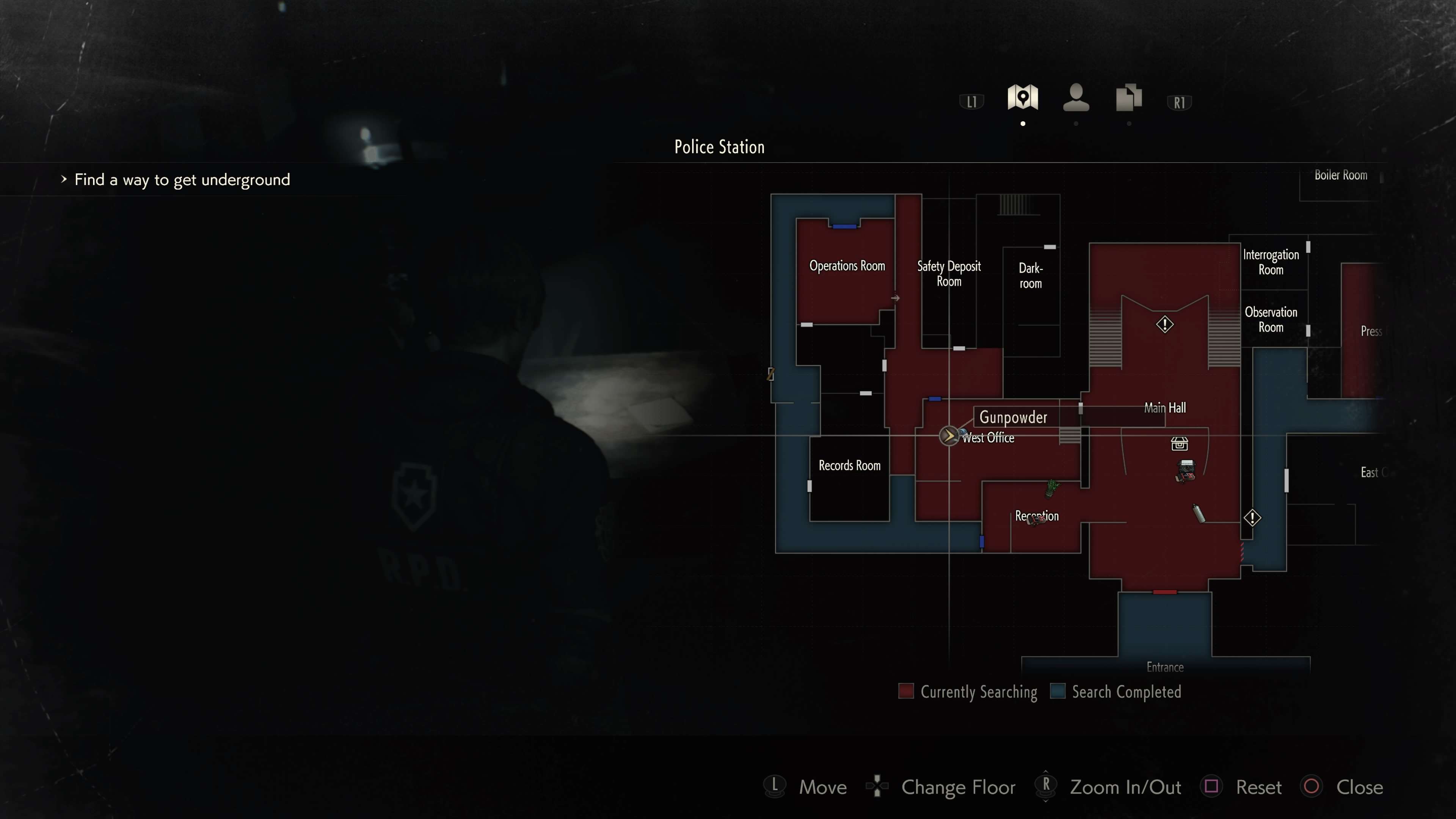1456x819 pixels.
Task: Open the files documents tab
Action: tap(1129, 97)
